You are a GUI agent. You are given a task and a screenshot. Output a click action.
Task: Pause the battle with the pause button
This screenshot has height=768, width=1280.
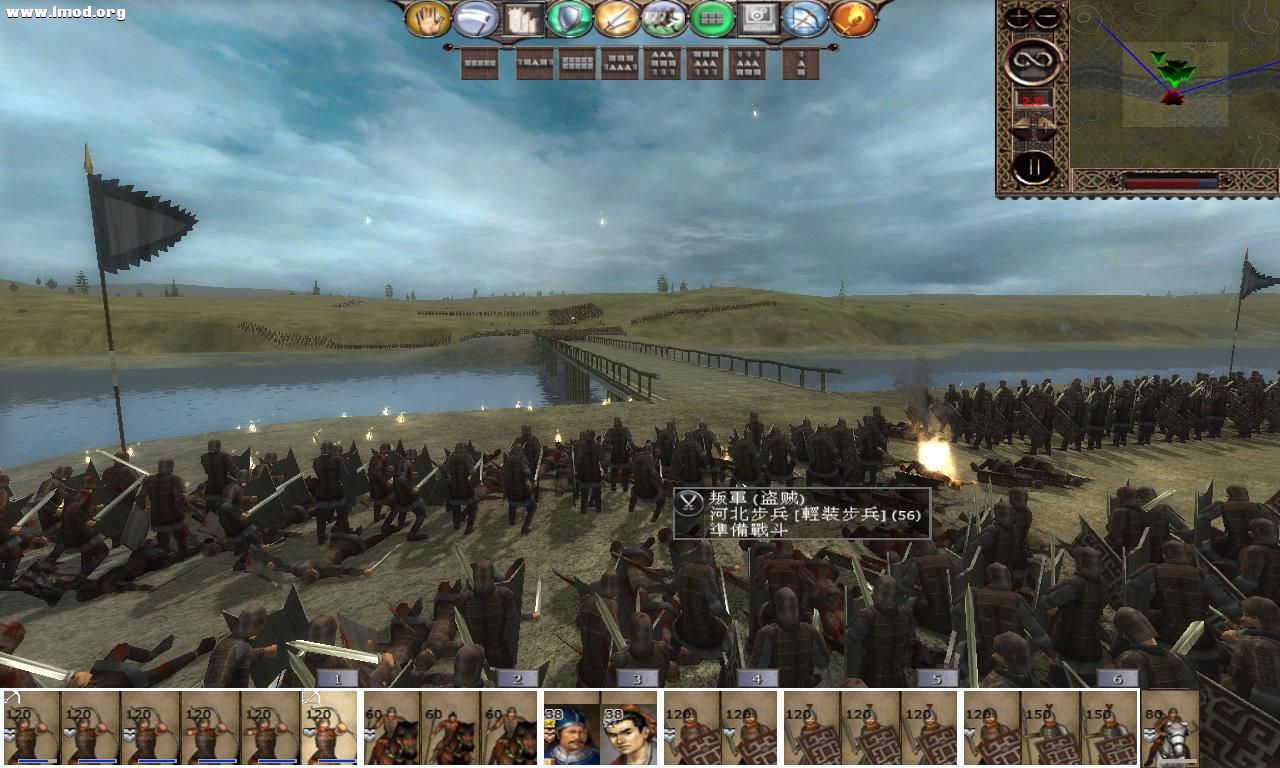click(1033, 165)
